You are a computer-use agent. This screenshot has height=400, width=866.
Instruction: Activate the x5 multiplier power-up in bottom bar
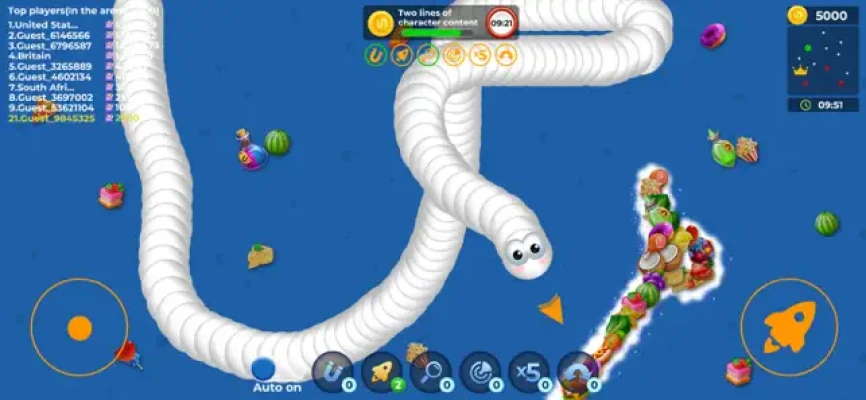(529, 371)
